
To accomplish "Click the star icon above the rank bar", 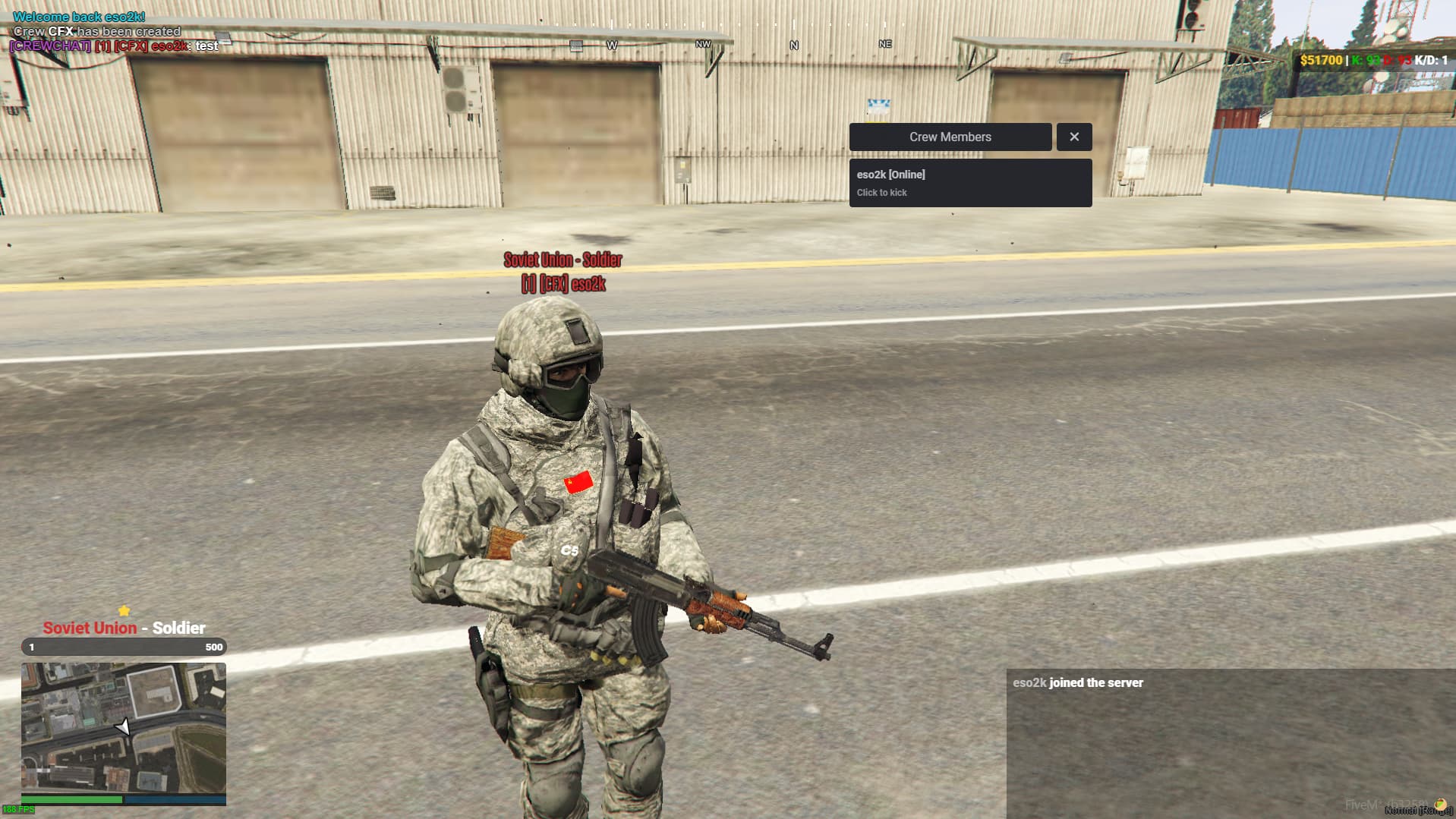I will (x=124, y=609).
